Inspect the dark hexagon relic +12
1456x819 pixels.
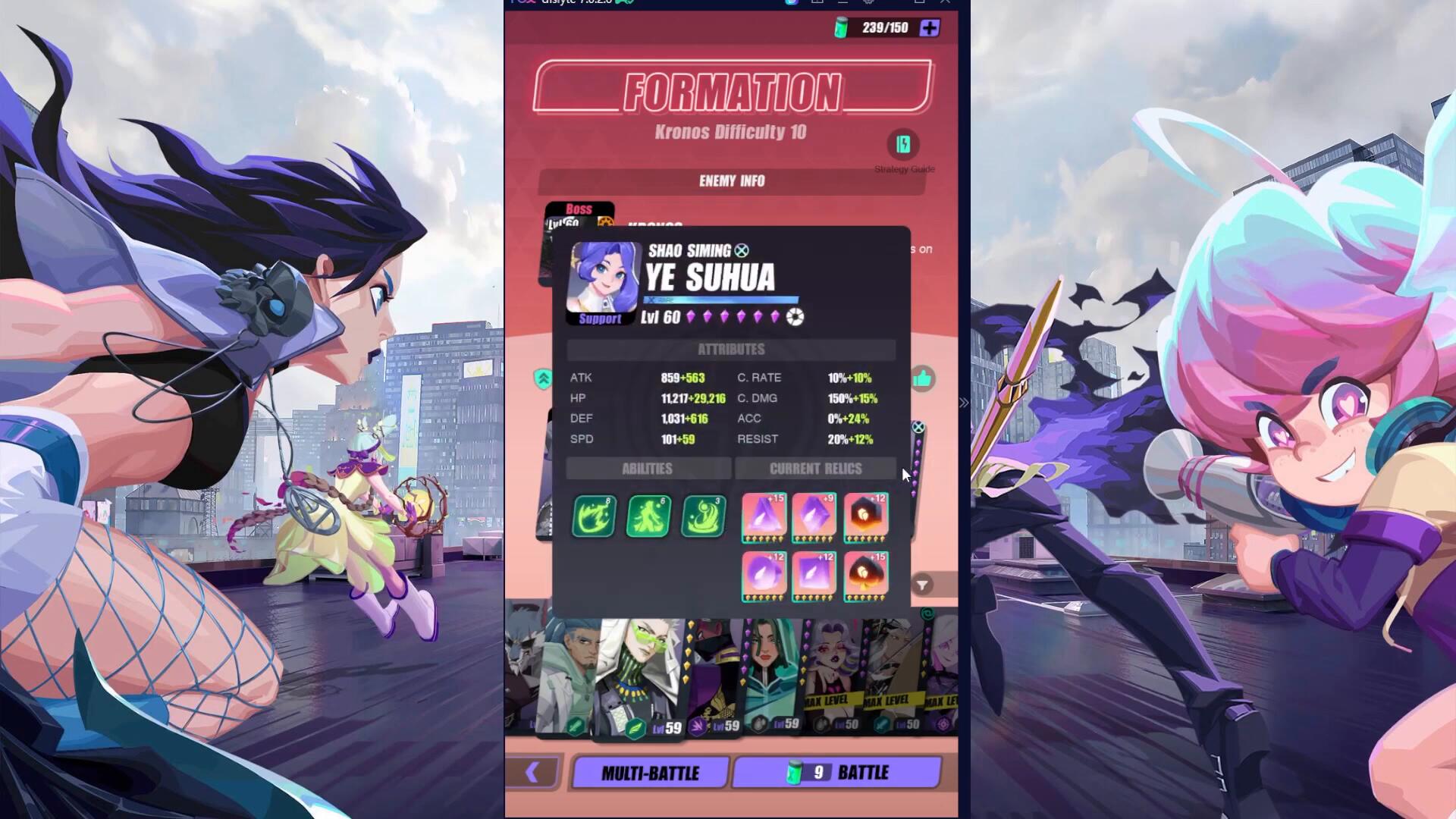click(x=865, y=516)
